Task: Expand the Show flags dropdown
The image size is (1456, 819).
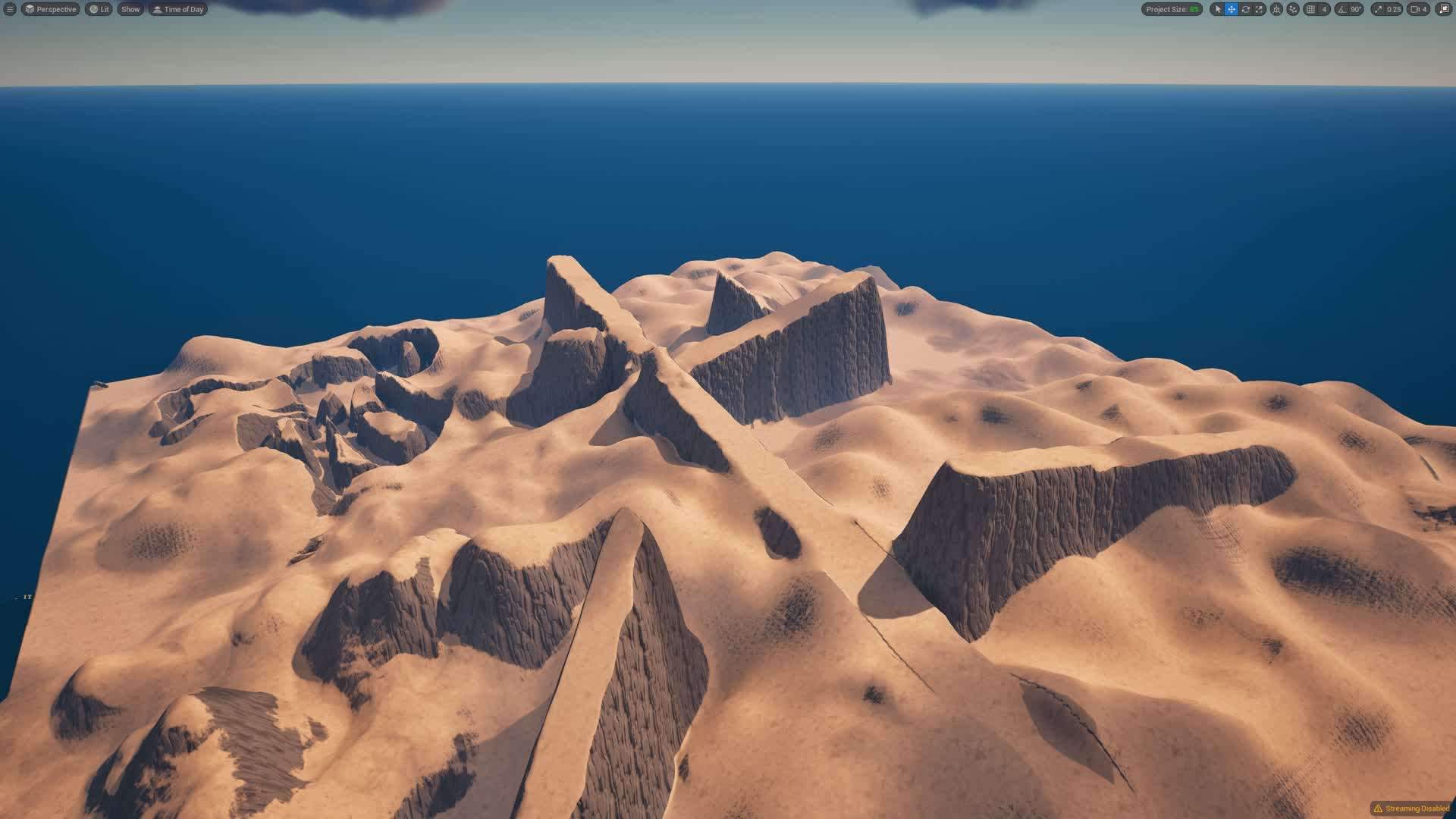Action: click(x=130, y=9)
